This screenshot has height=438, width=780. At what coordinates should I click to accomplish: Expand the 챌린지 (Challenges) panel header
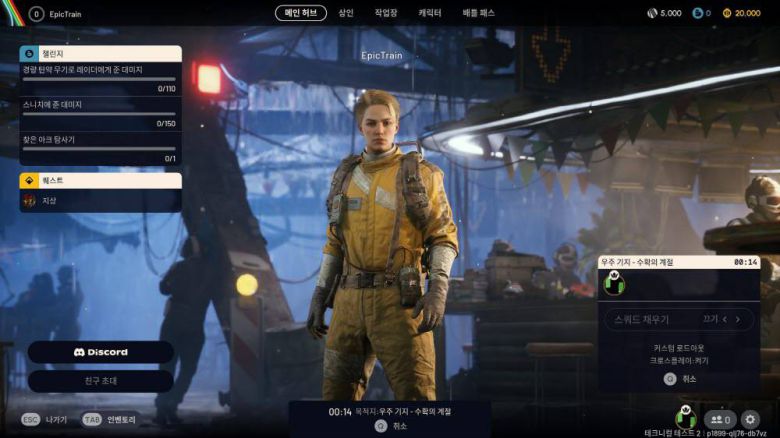[100, 53]
